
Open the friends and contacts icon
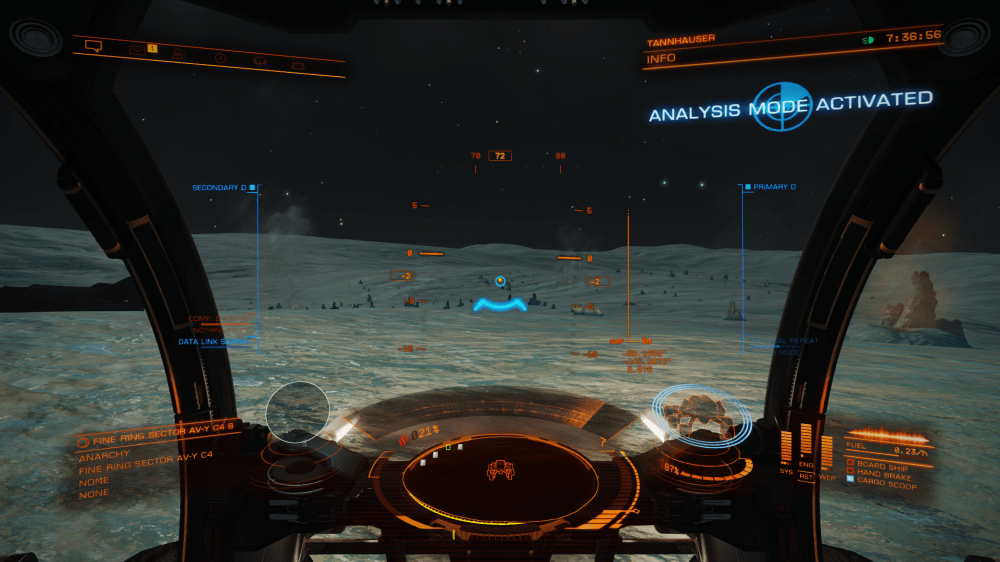click(x=178, y=53)
